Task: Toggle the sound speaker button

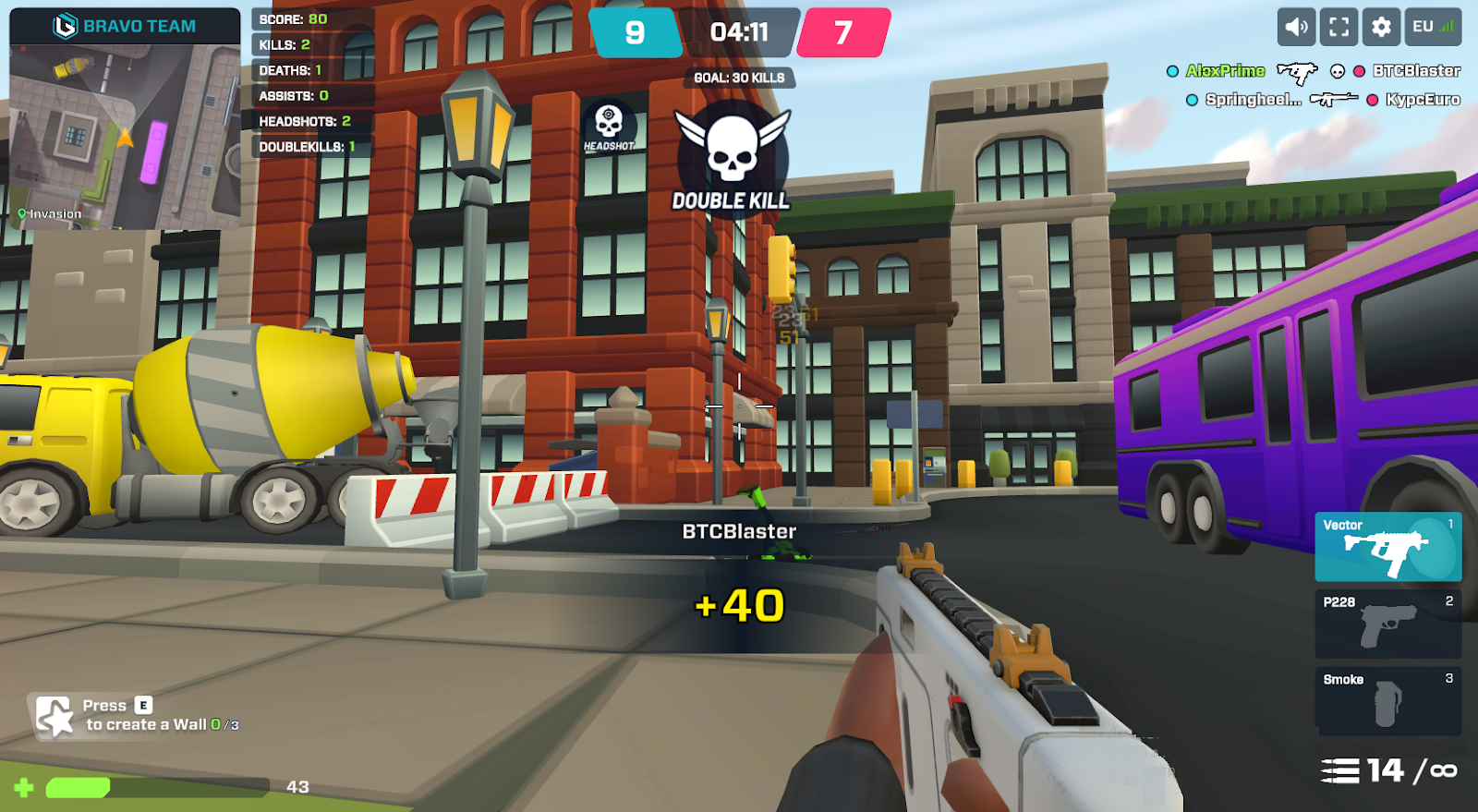Action: point(1296,27)
